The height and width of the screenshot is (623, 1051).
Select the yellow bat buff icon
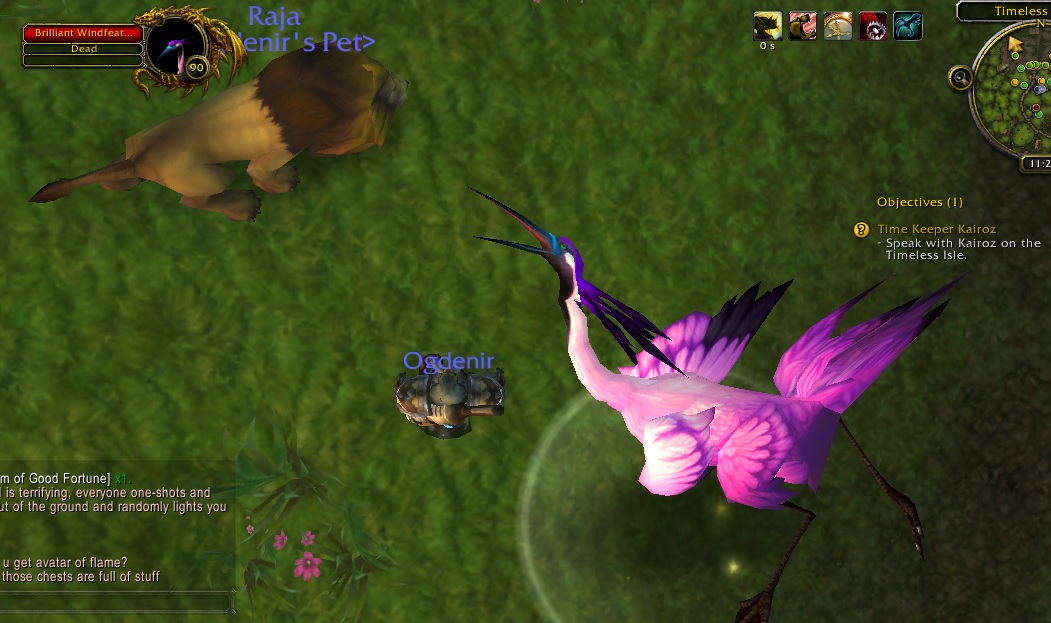tap(767, 26)
